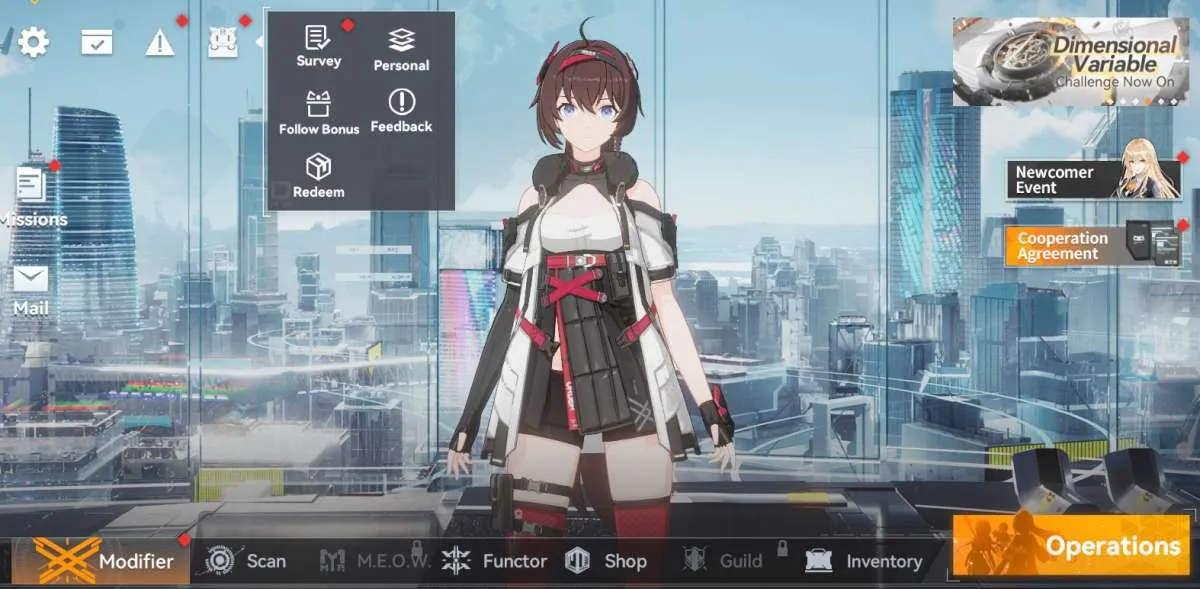Launch Operations
Screen dimensions: 1200x589
(x=1070, y=545)
